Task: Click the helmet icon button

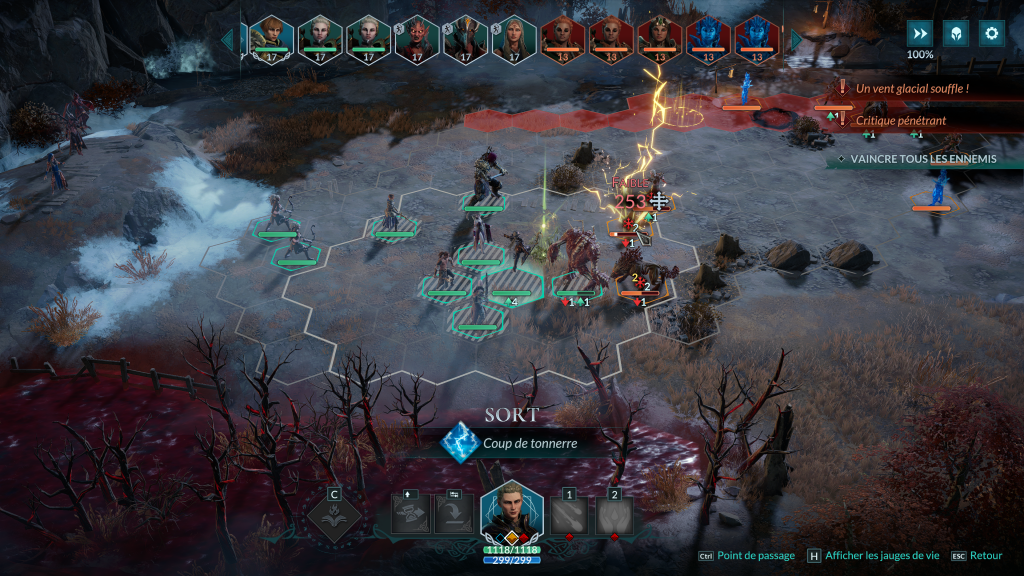Action: [x=955, y=33]
